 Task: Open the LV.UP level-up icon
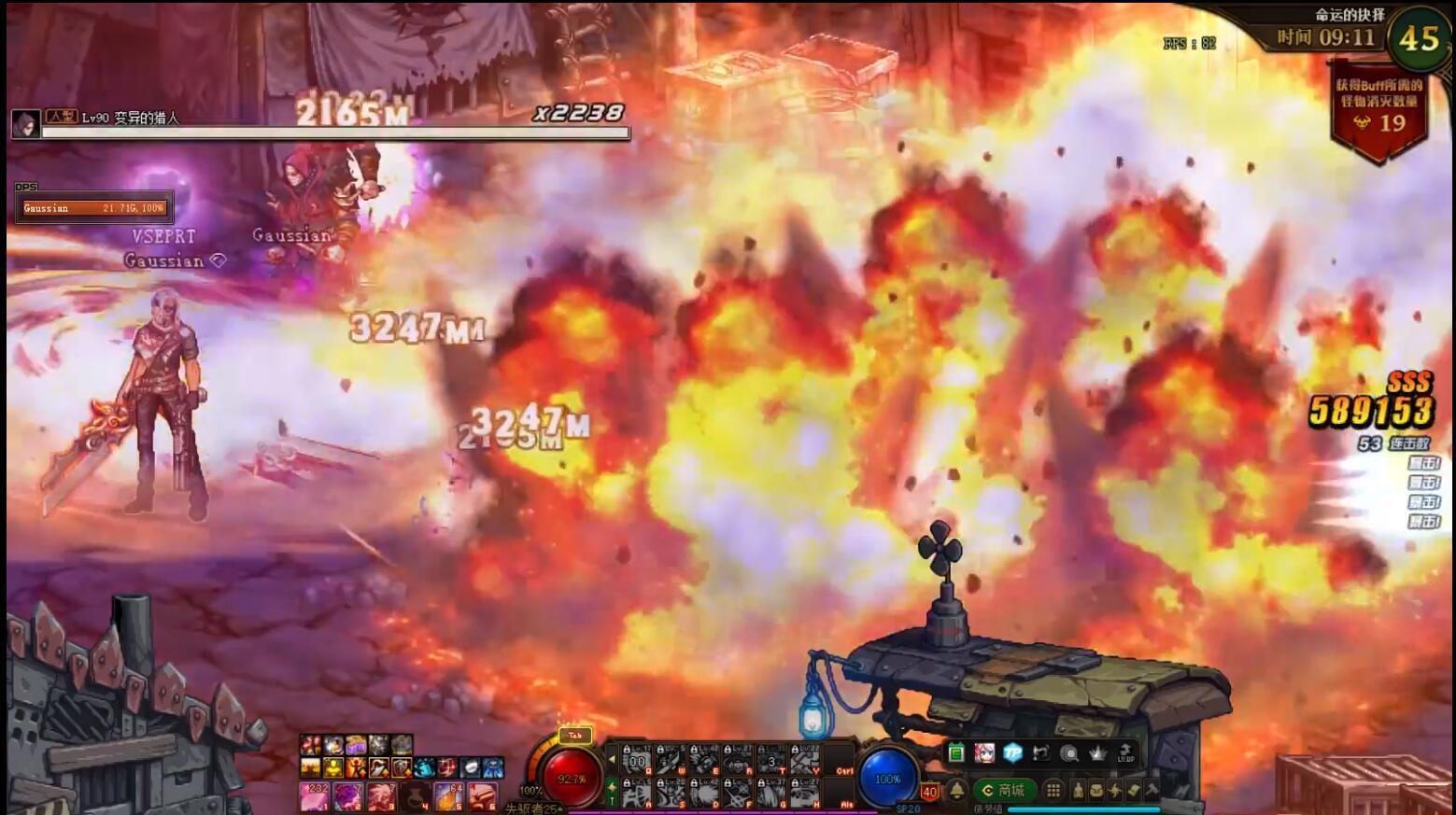[x=1125, y=752]
